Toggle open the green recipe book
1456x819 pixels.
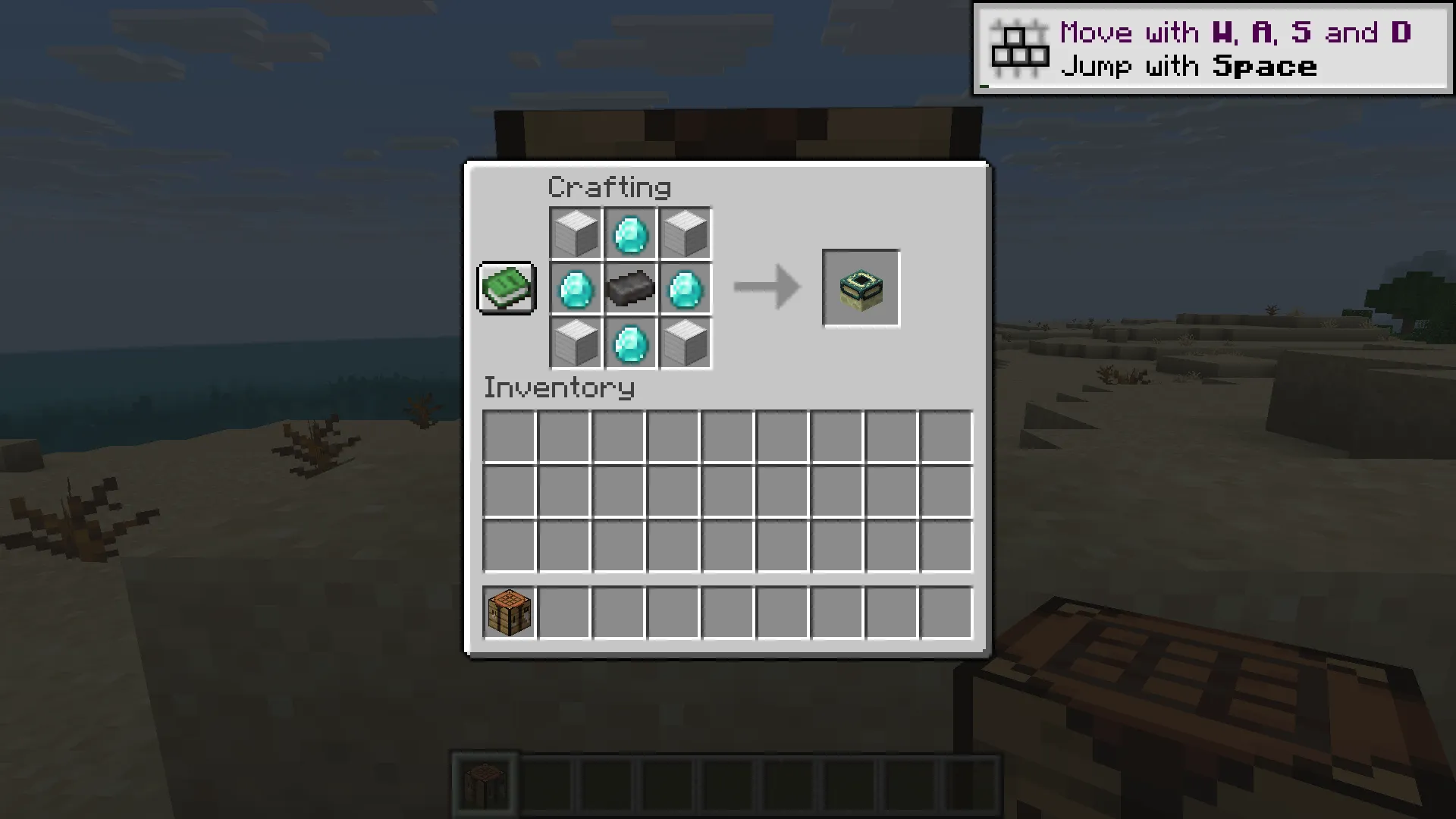(506, 288)
